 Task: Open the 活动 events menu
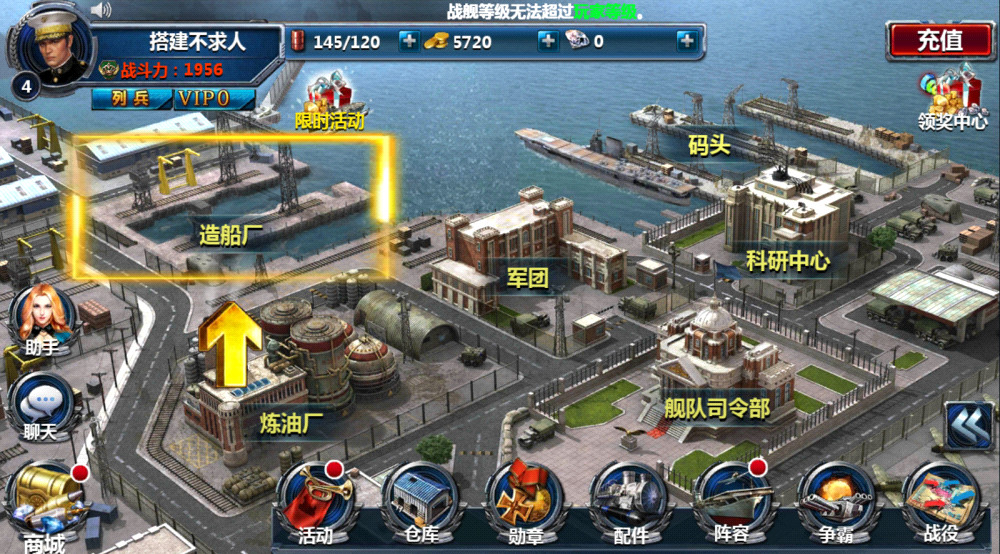pyautogui.click(x=316, y=502)
